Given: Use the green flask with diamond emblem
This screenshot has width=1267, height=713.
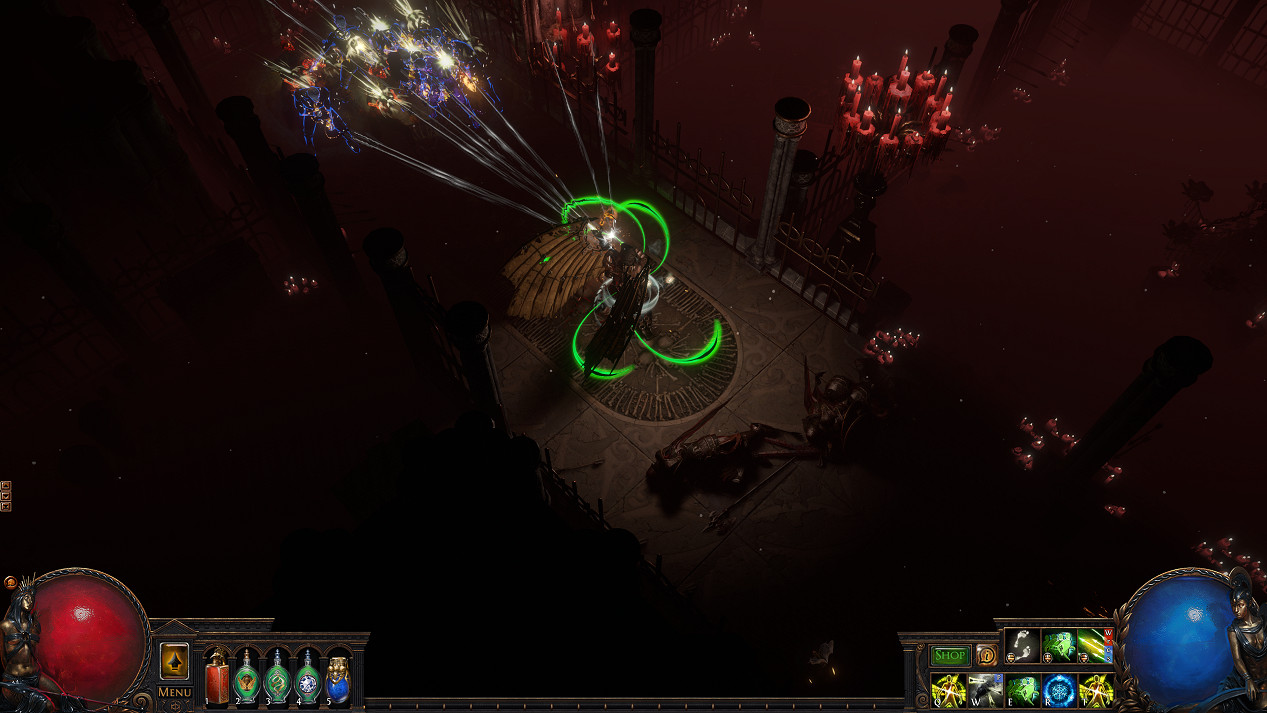Looking at the screenshot, I should click(x=308, y=679).
